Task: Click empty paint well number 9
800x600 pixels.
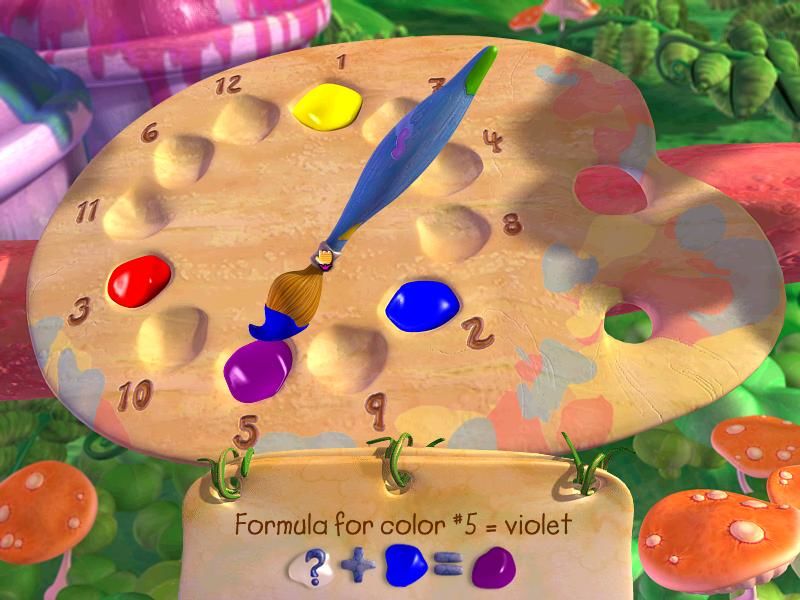Action: coord(346,352)
